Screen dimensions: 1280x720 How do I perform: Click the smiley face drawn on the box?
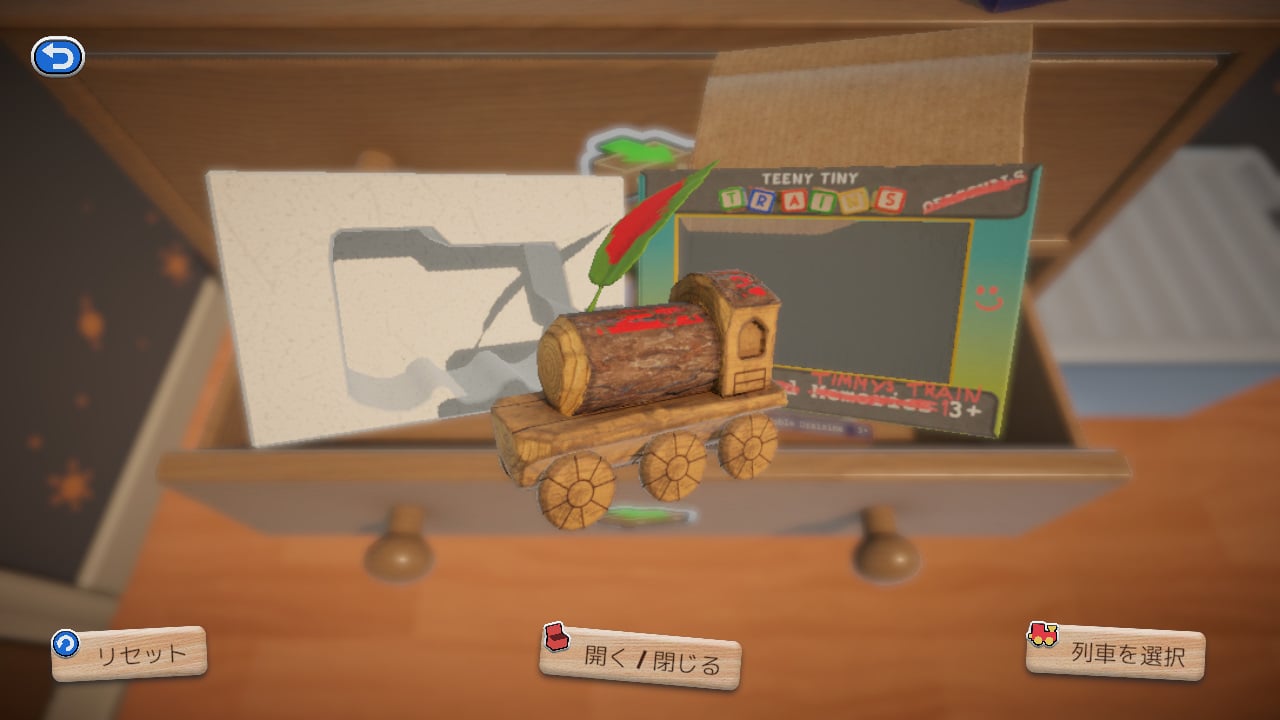987,299
